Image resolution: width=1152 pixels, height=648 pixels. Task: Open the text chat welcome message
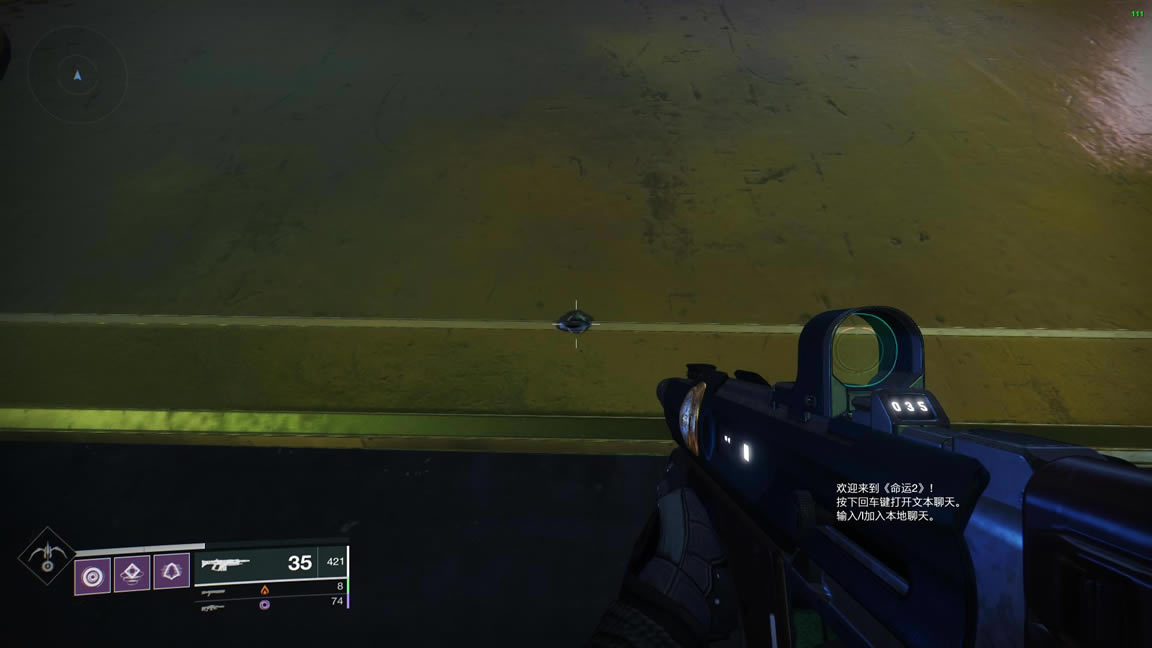click(899, 502)
